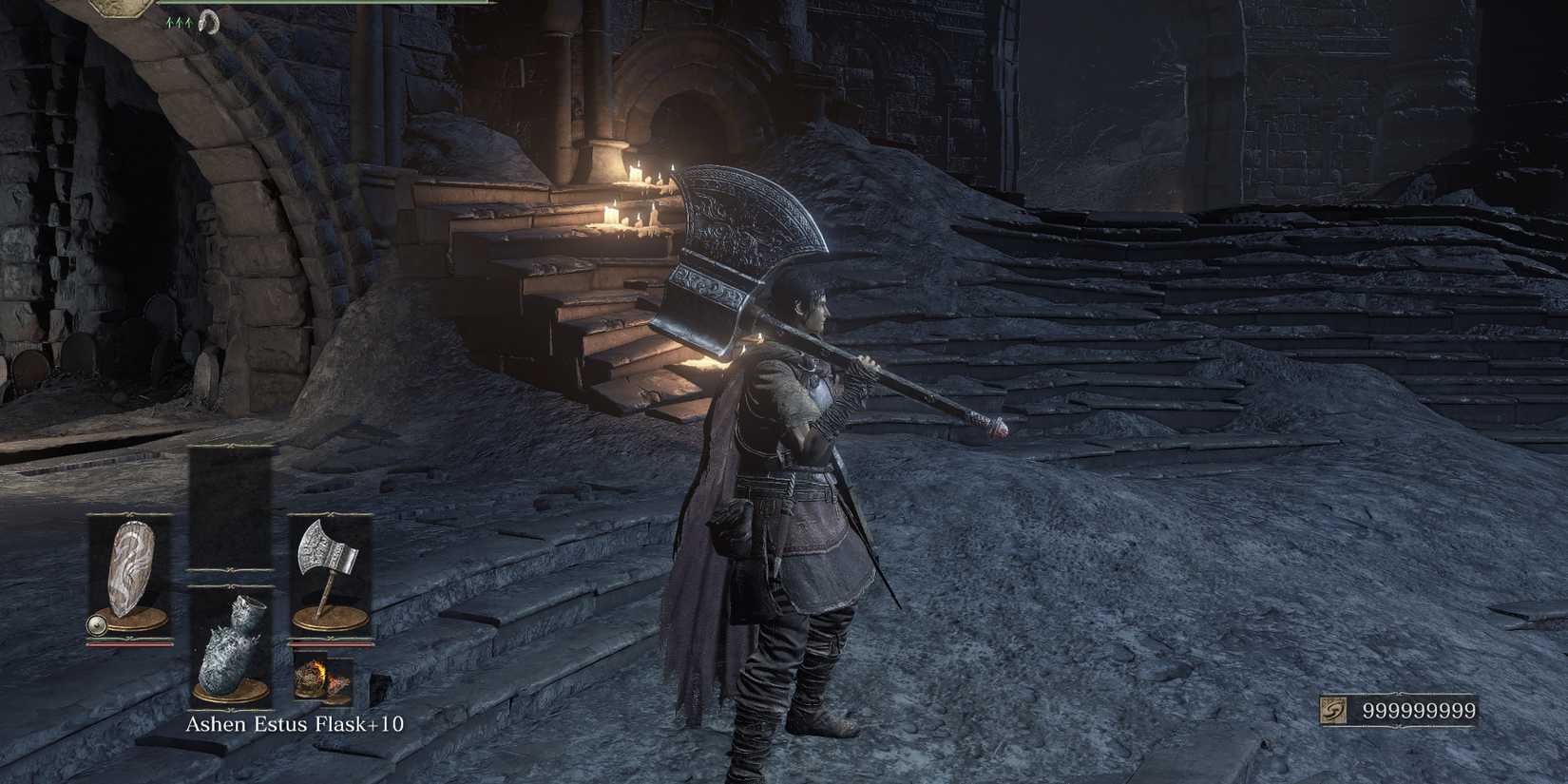Click the small buckle badge on the shield slot
This screenshot has width=1568, height=784.
click(97, 624)
